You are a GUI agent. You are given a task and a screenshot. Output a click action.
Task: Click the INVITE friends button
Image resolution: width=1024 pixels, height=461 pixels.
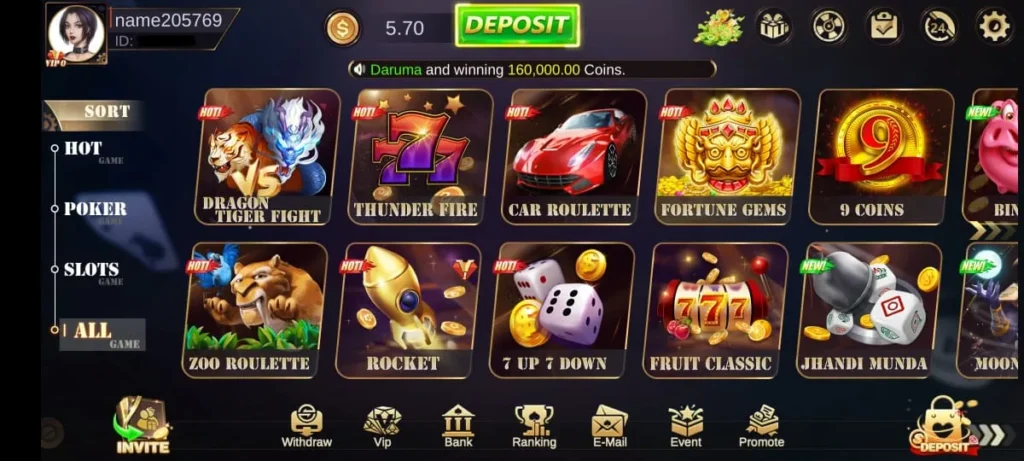(x=142, y=427)
